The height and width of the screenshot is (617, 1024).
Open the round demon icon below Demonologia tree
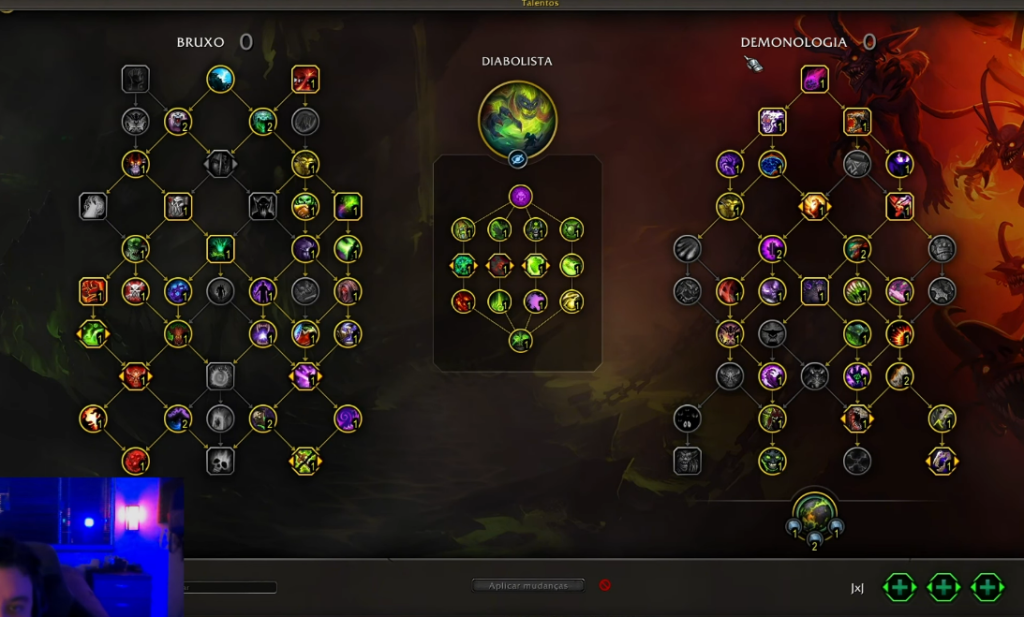coord(815,508)
